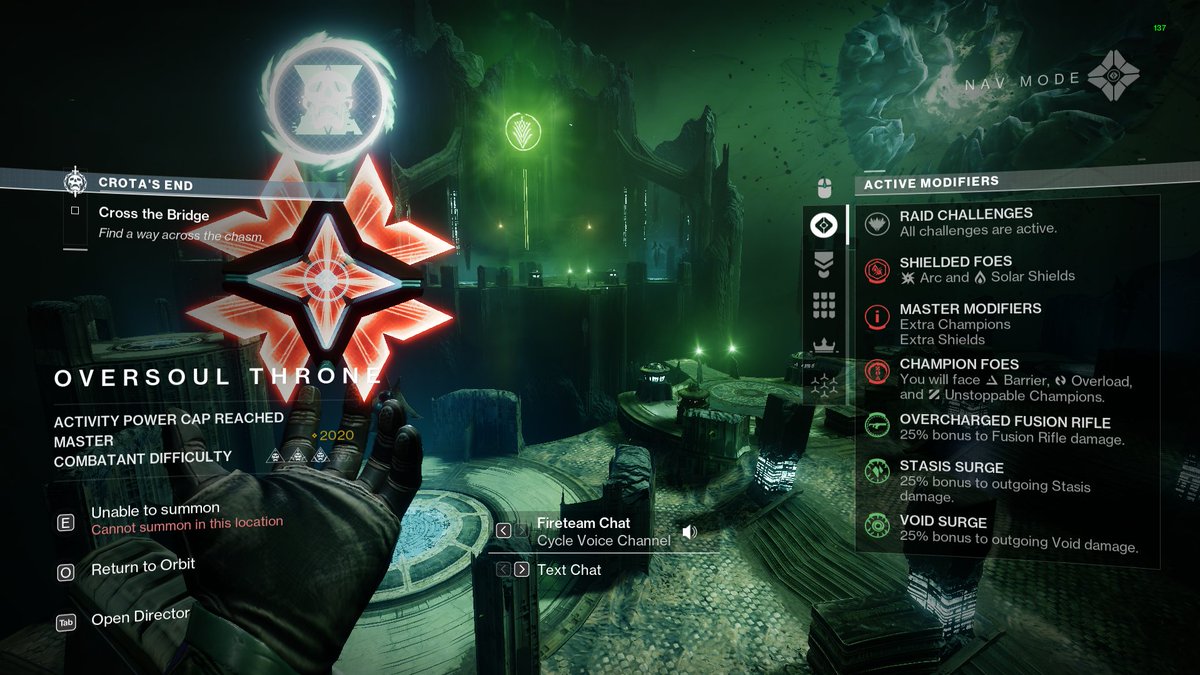This screenshot has height=675, width=1200.
Task: Open the triangle cluster tab
Action: point(824,386)
